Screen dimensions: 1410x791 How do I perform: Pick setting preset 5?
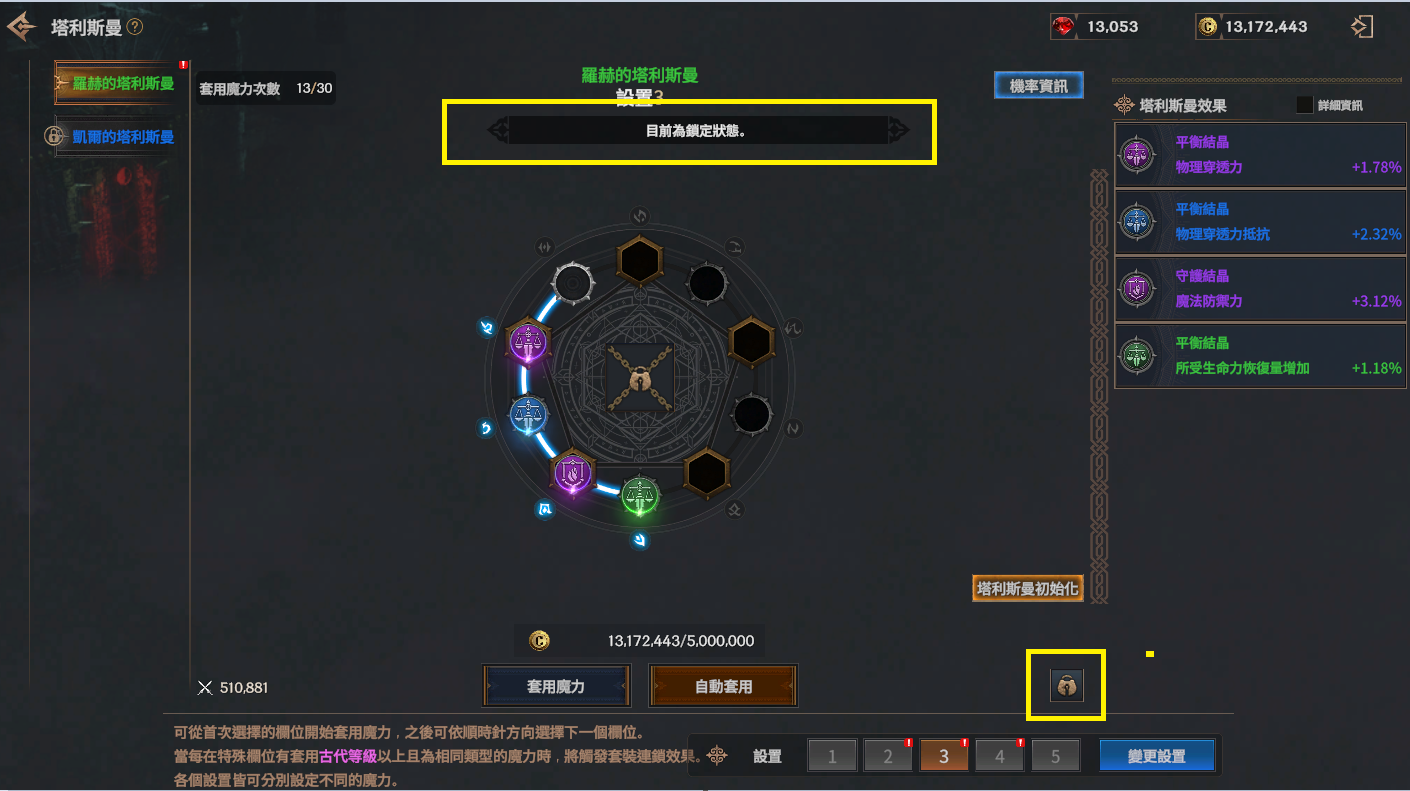pos(1055,756)
